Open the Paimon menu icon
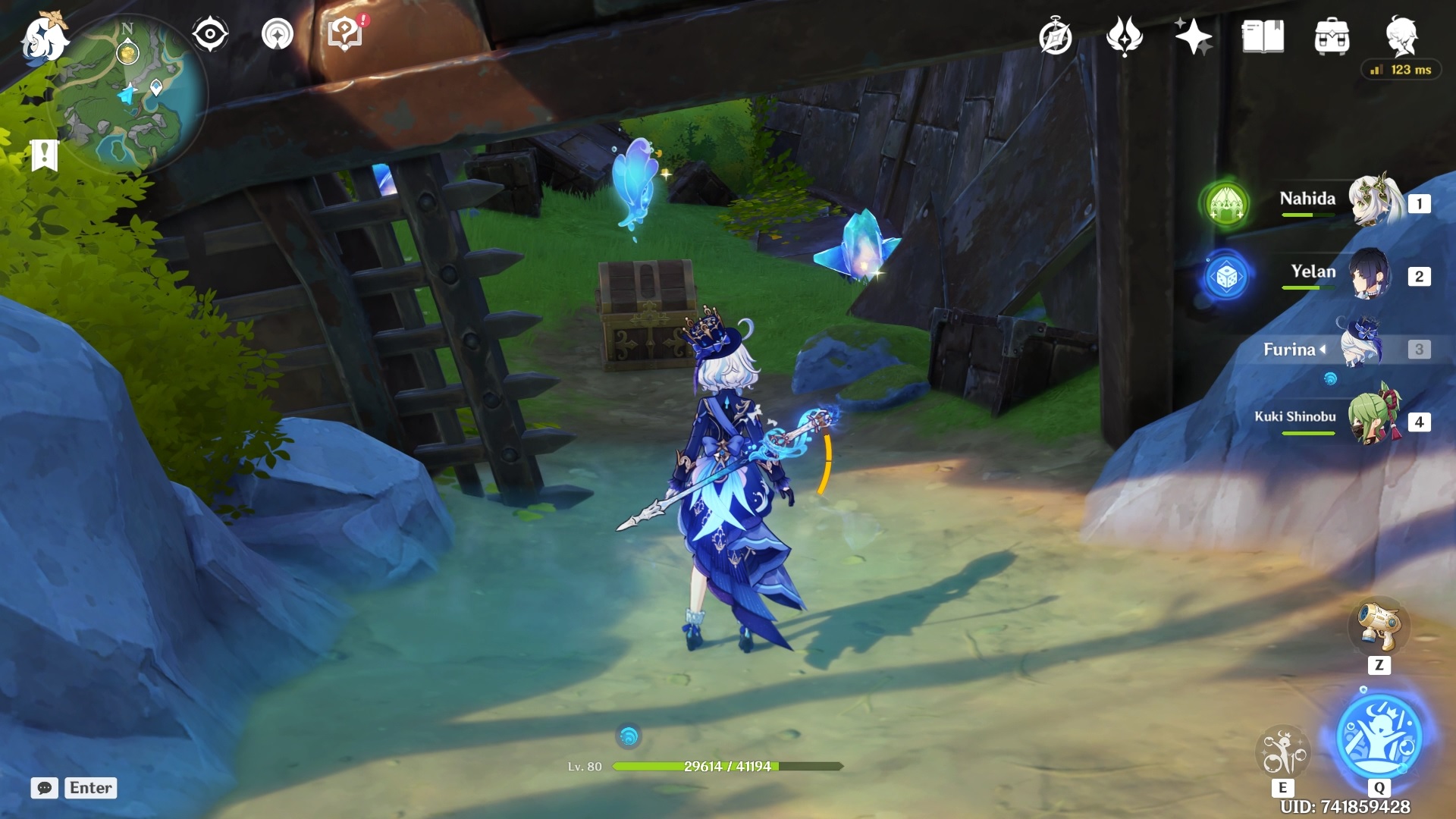The height and width of the screenshot is (819, 1456). point(42,38)
